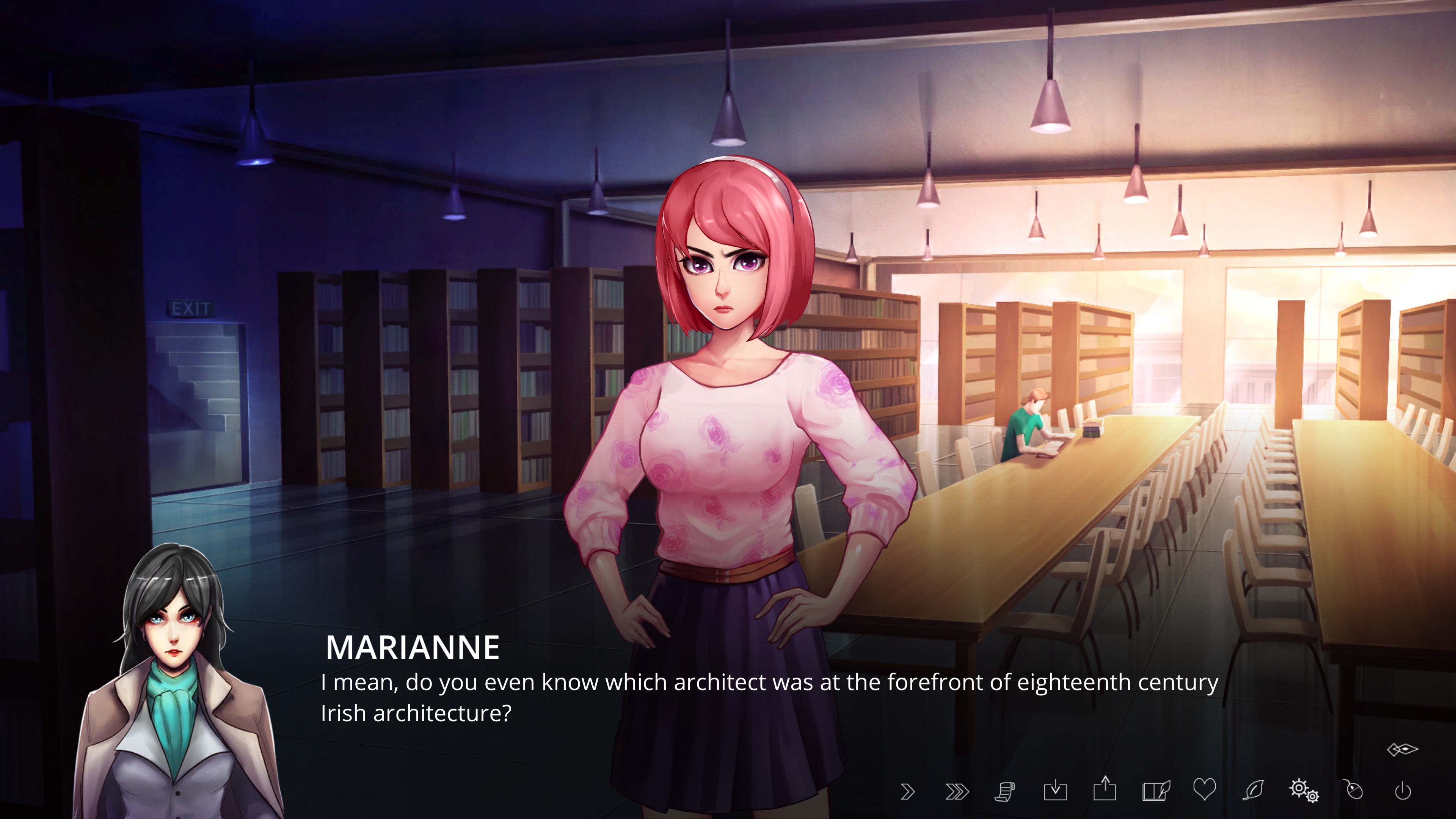The image size is (1456, 819).
Task: Activate the triple-chevron skip icon
Action: pyautogui.click(x=956, y=791)
